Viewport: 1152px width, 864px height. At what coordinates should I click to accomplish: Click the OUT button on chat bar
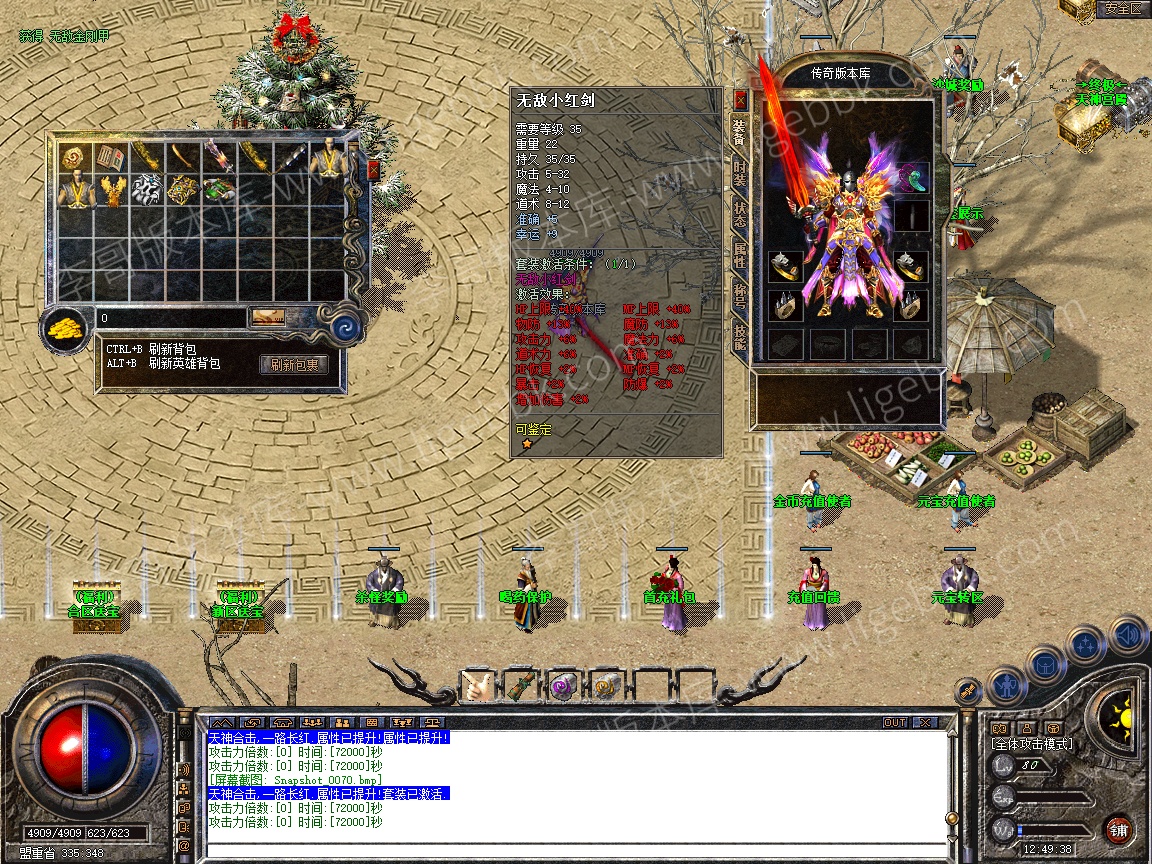pyautogui.click(x=894, y=722)
